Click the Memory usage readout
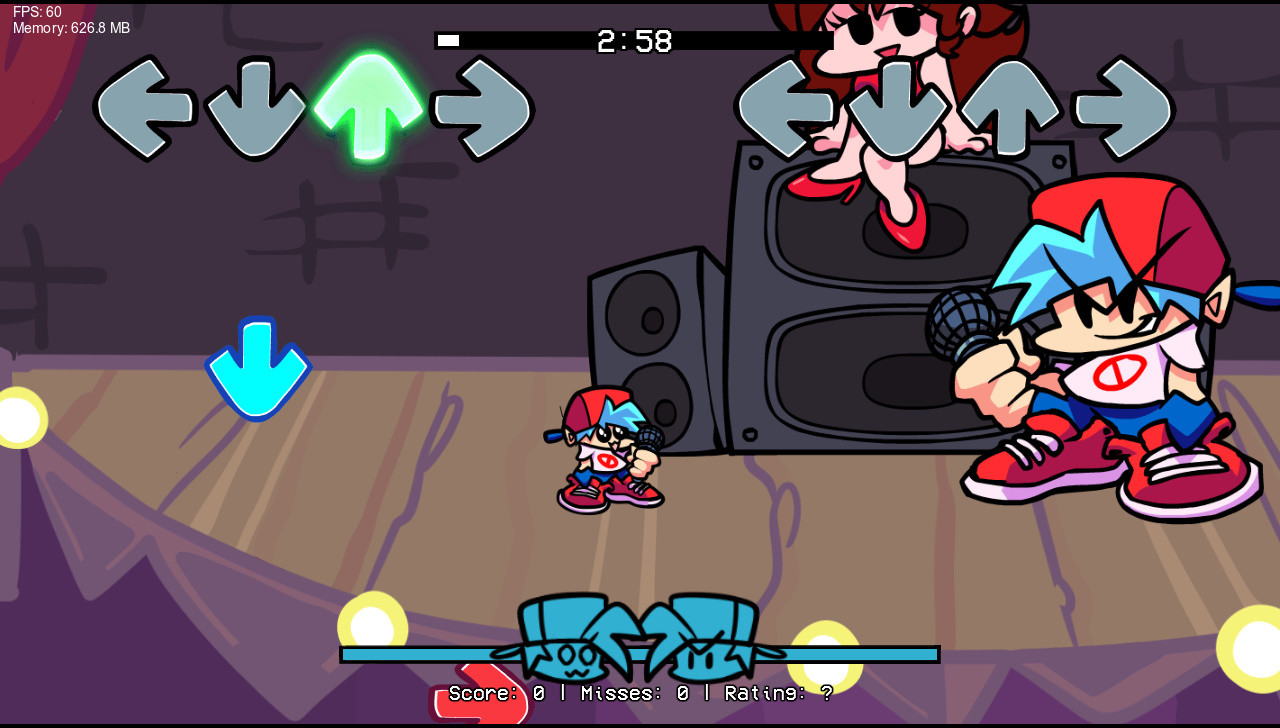Screen dimensions: 1280x728 [x=69, y=28]
